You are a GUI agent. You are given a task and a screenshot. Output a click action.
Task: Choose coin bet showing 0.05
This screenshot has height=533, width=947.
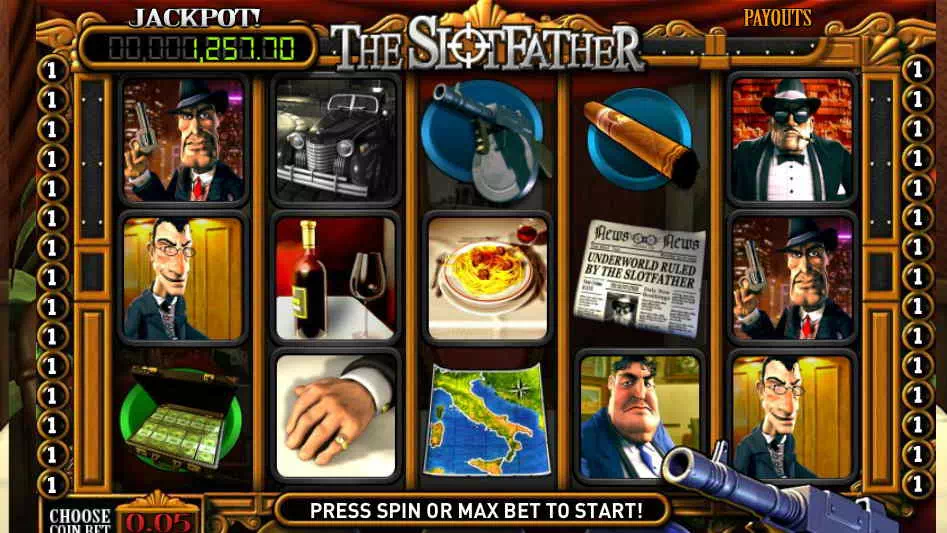click(x=158, y=519)
